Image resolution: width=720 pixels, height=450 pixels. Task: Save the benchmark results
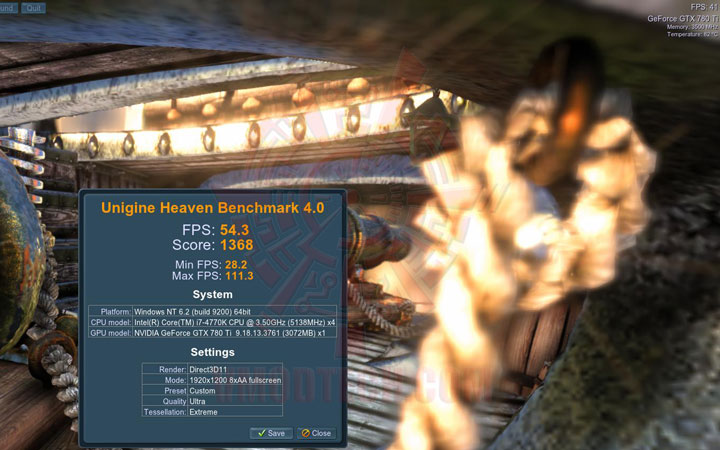tap(270, 433)
